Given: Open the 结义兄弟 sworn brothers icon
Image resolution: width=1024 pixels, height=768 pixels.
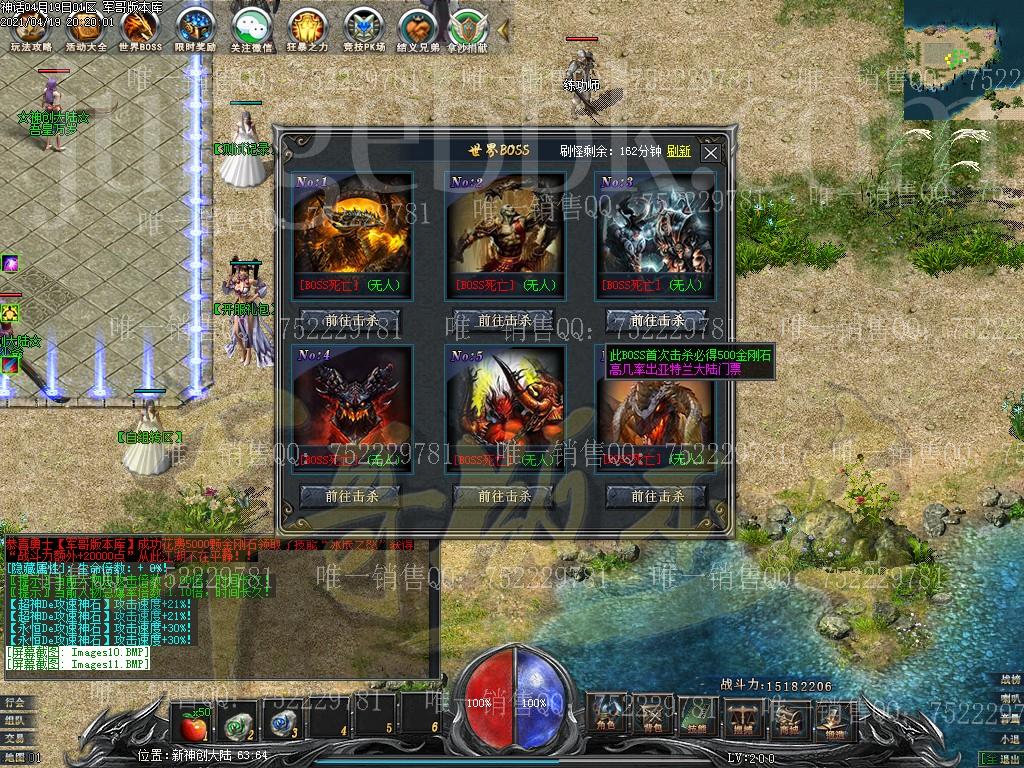Looking at the screenshot, I should [x=417, y=27].
